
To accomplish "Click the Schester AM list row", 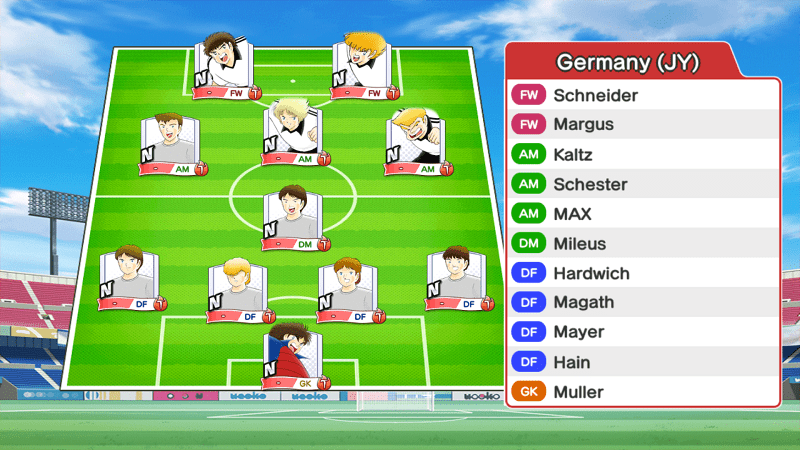I will pos(642,185).
